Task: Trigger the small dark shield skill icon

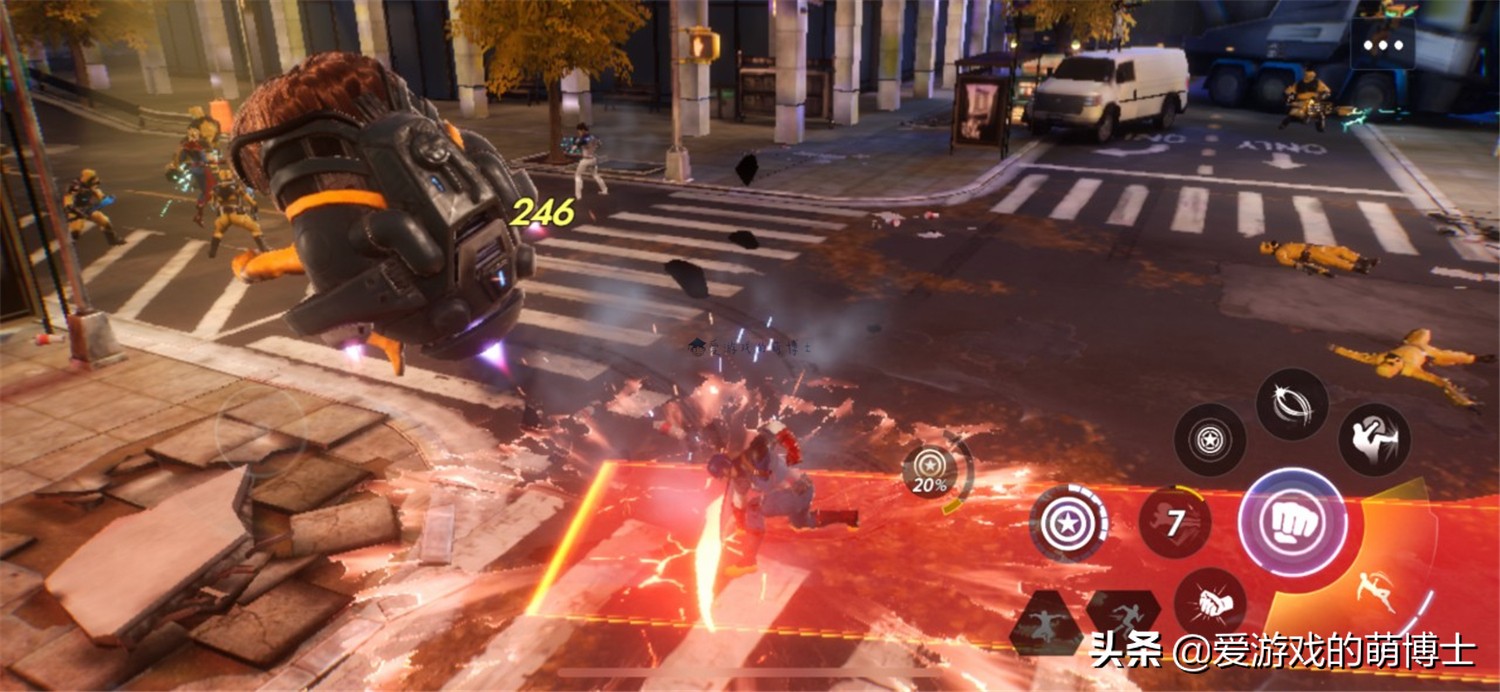Action: [1210, 439]
